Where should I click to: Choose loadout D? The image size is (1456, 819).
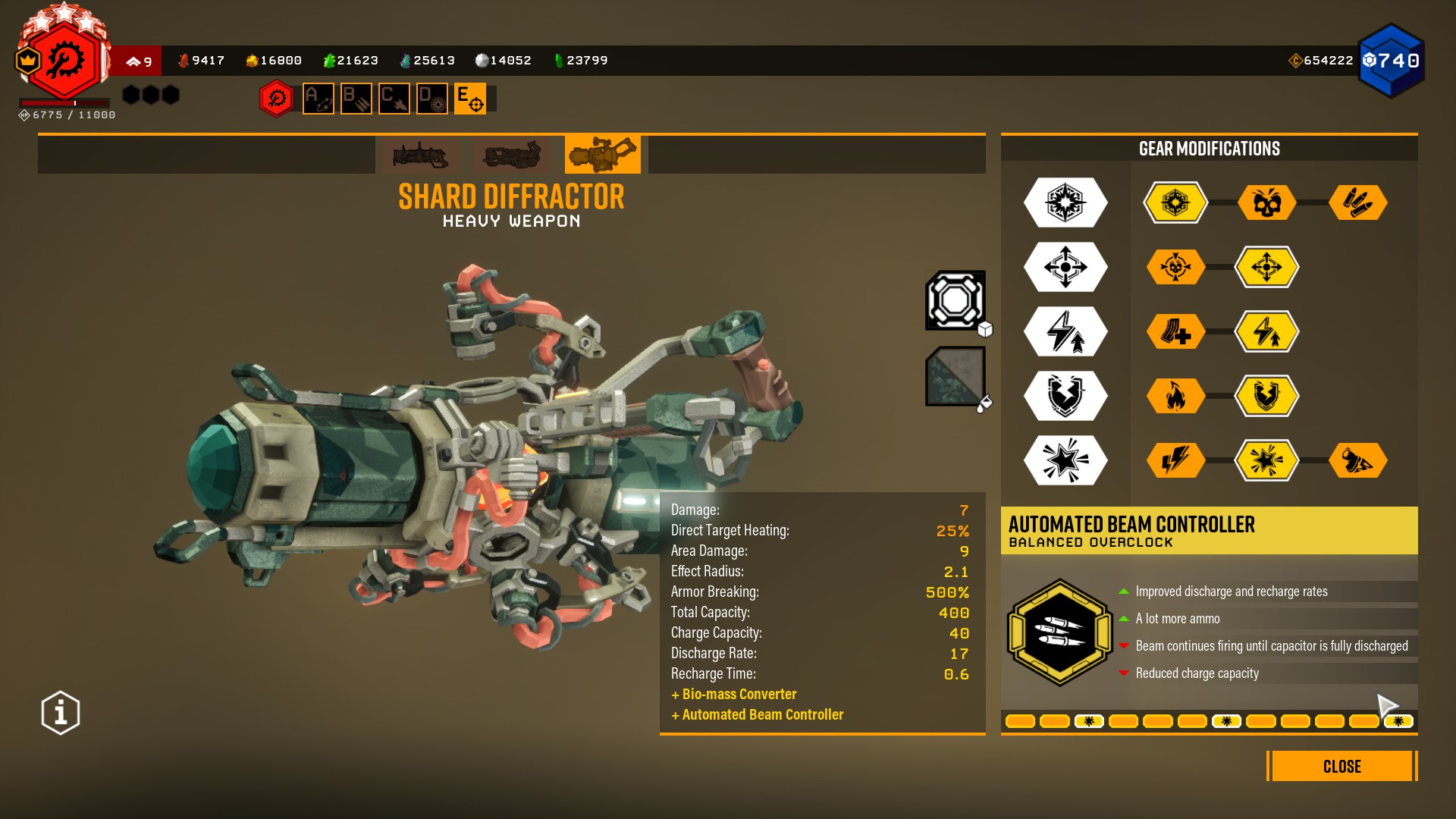[432, 99]
